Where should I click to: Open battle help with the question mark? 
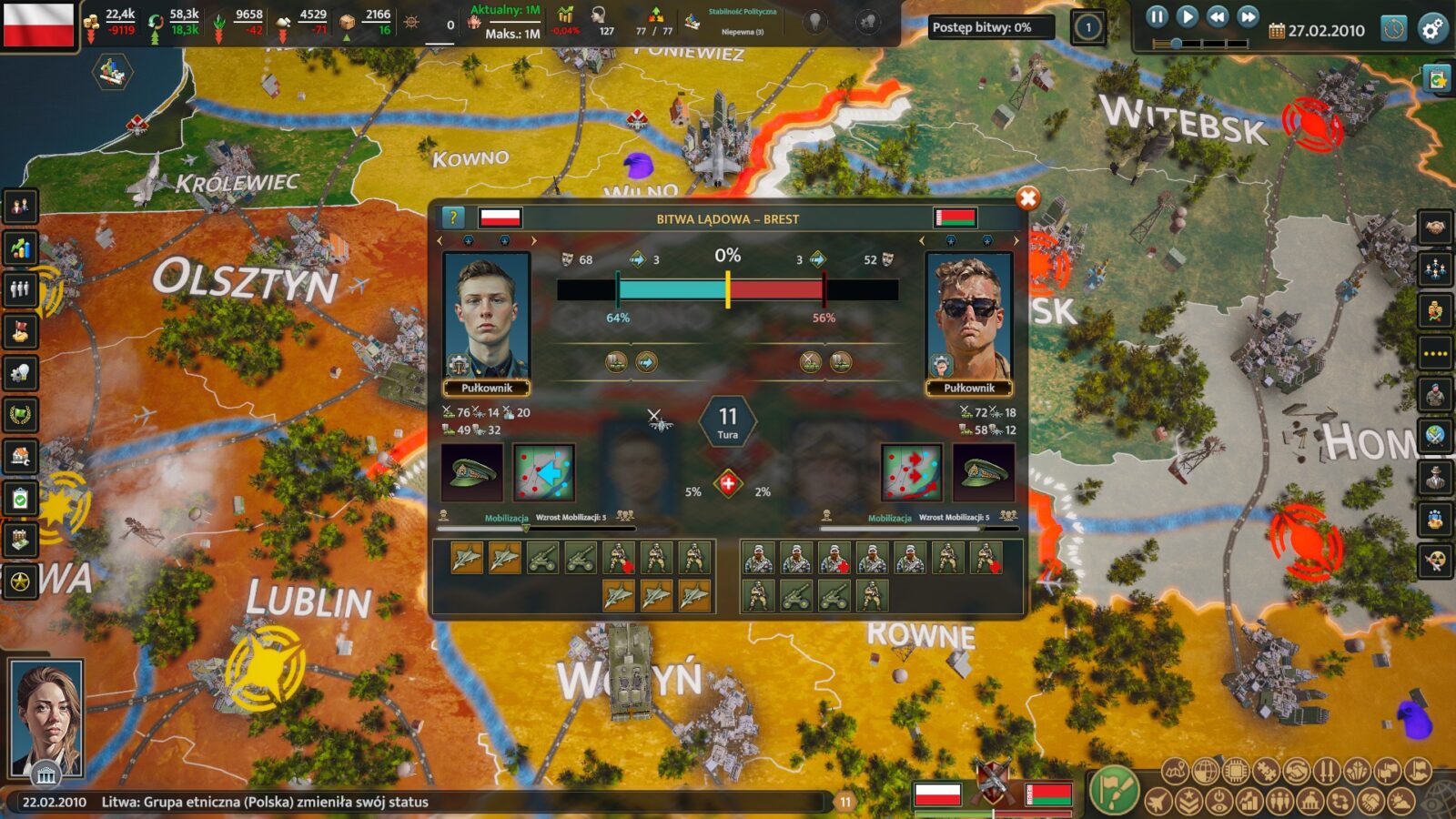pos(453,217)
